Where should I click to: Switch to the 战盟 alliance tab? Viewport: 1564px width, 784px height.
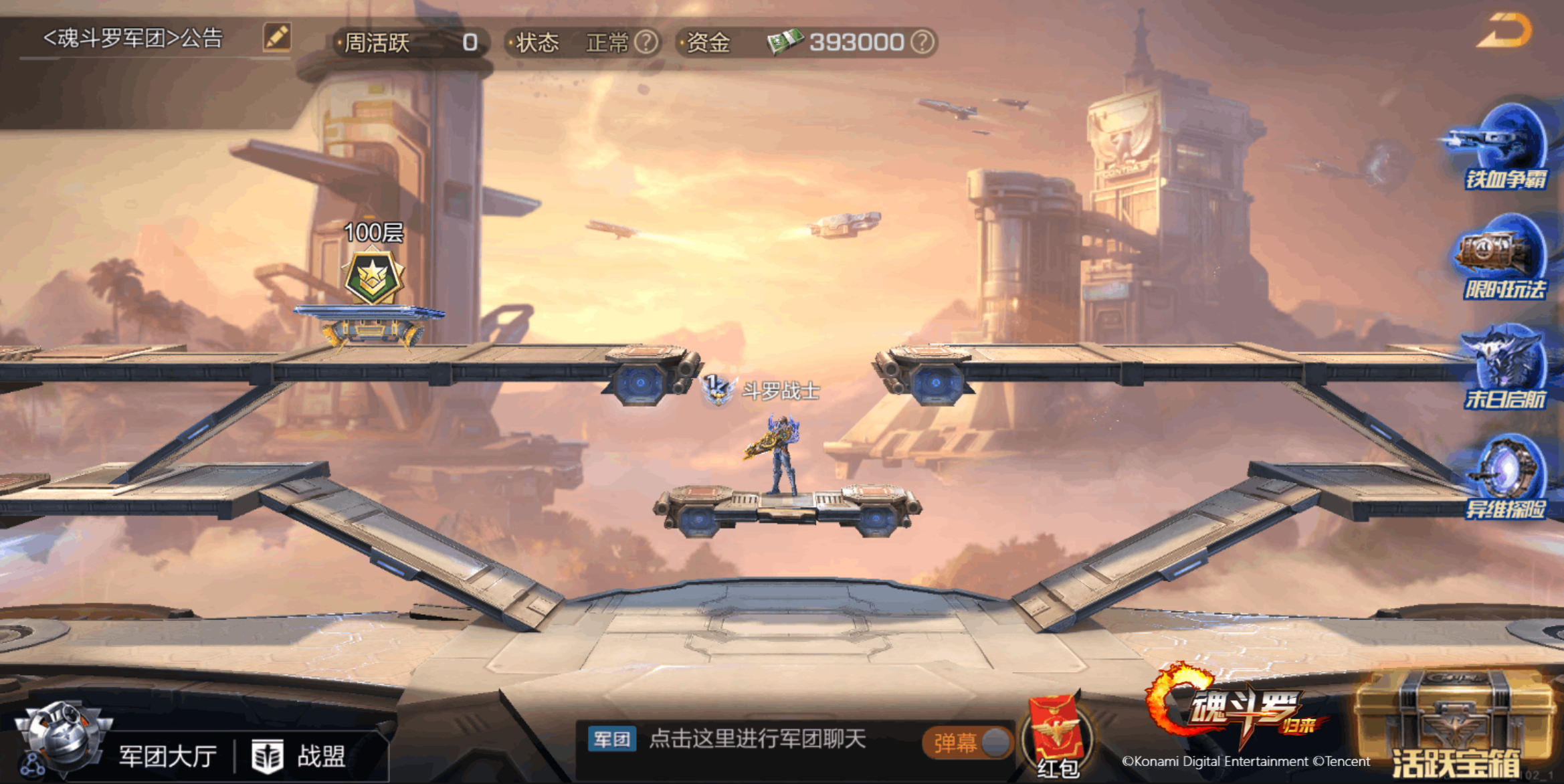[301, 757]
